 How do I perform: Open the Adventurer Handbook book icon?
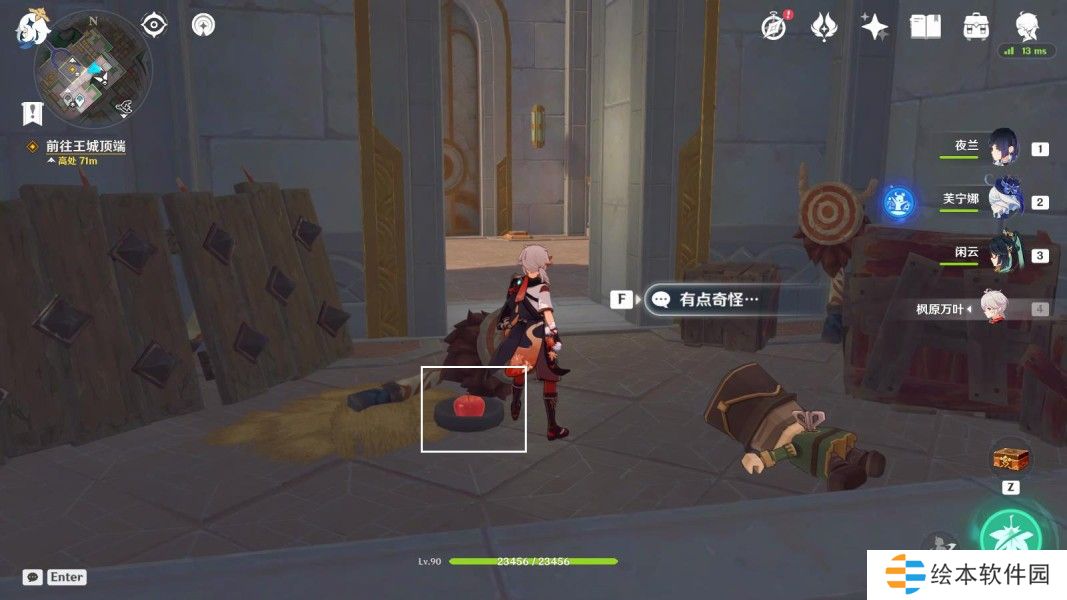[x=925, y=26]
